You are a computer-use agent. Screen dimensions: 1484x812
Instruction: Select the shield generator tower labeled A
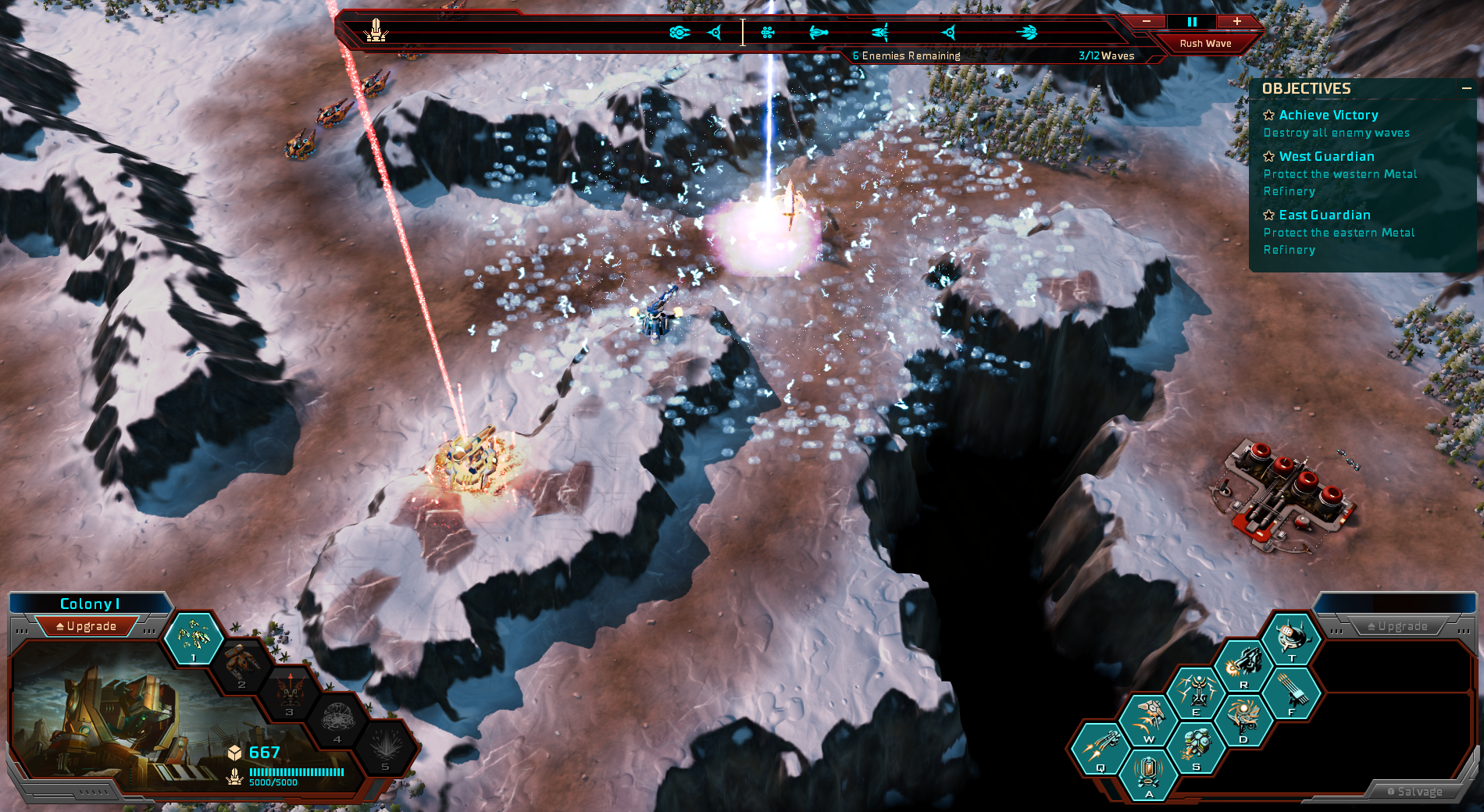click(x=1148, y=775)
